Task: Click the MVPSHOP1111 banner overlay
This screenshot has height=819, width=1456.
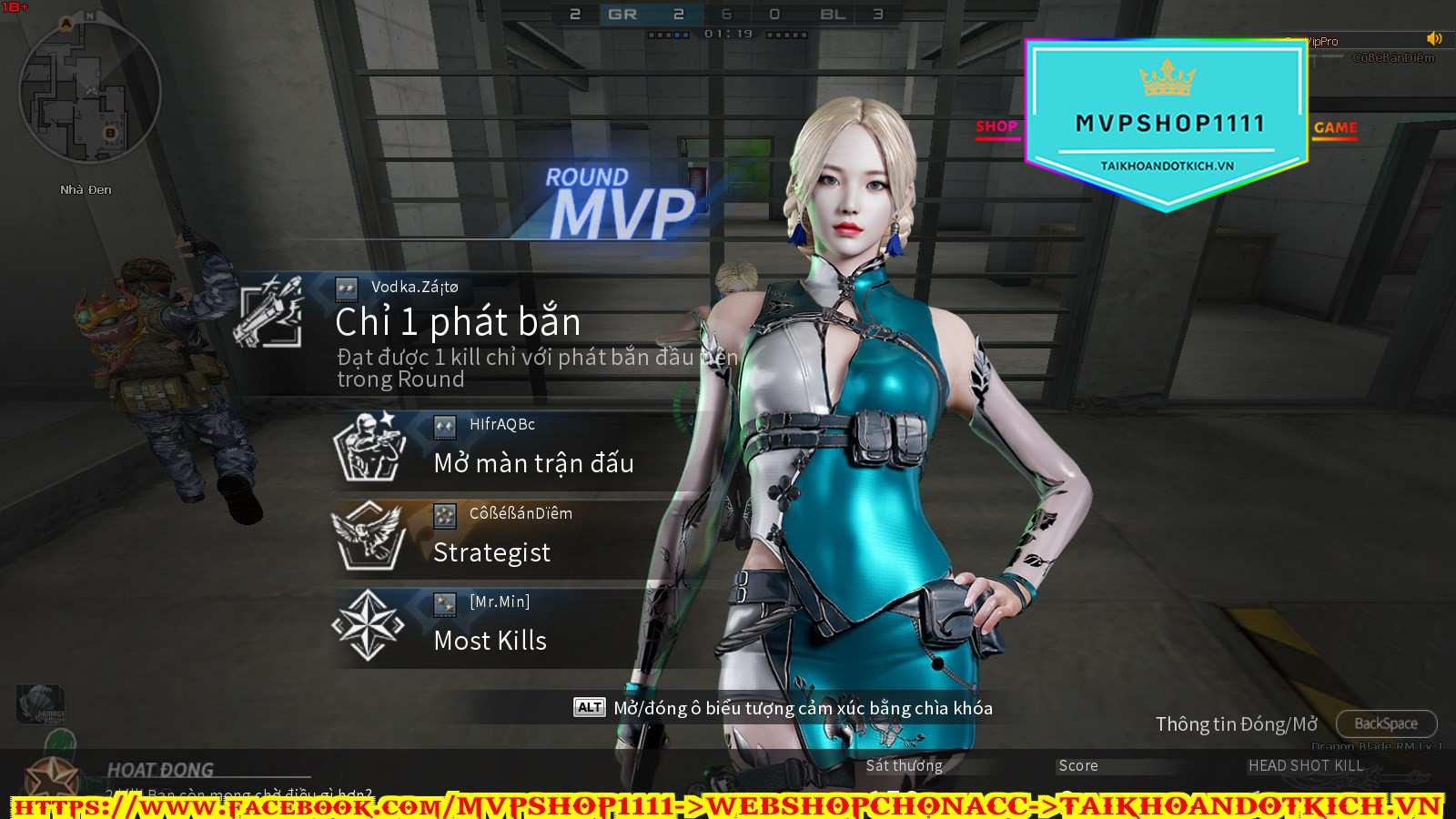Action: (1168, 125)
